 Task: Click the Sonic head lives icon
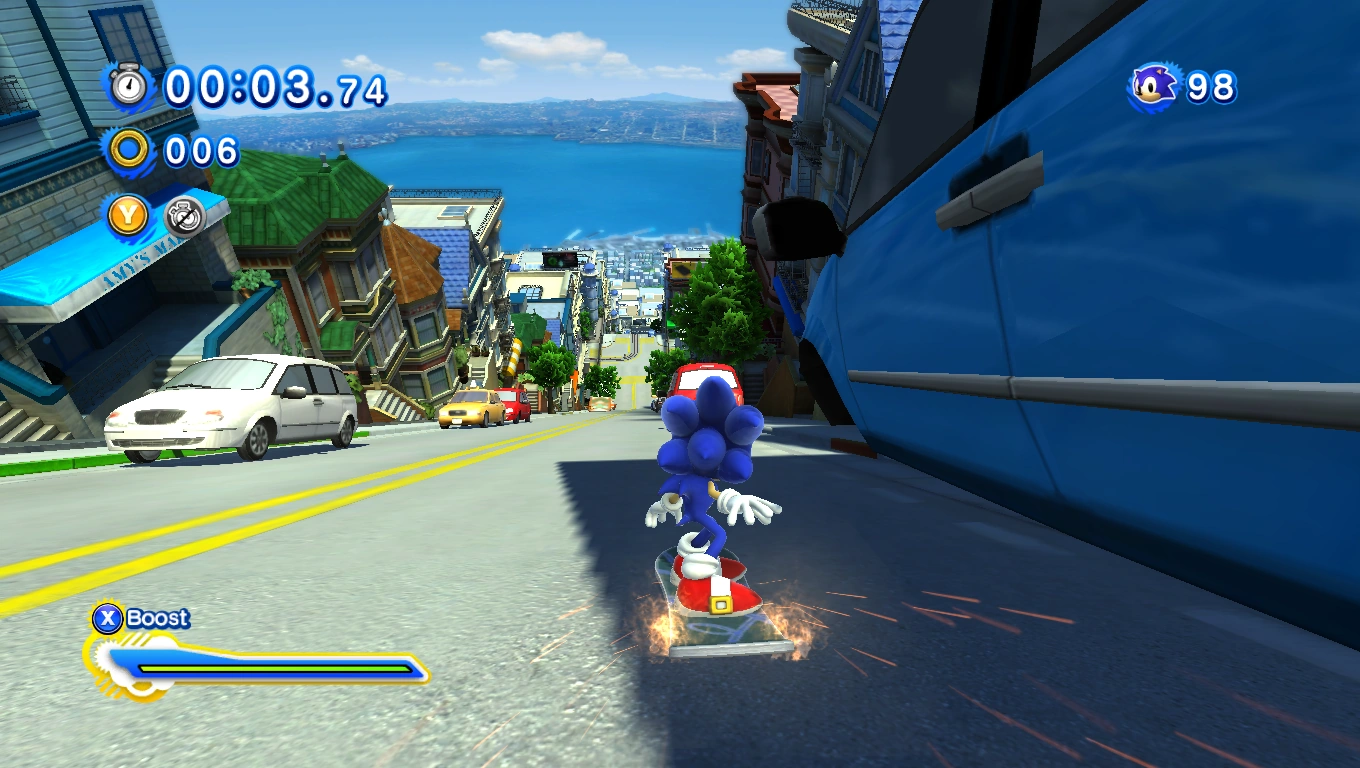1155,87
